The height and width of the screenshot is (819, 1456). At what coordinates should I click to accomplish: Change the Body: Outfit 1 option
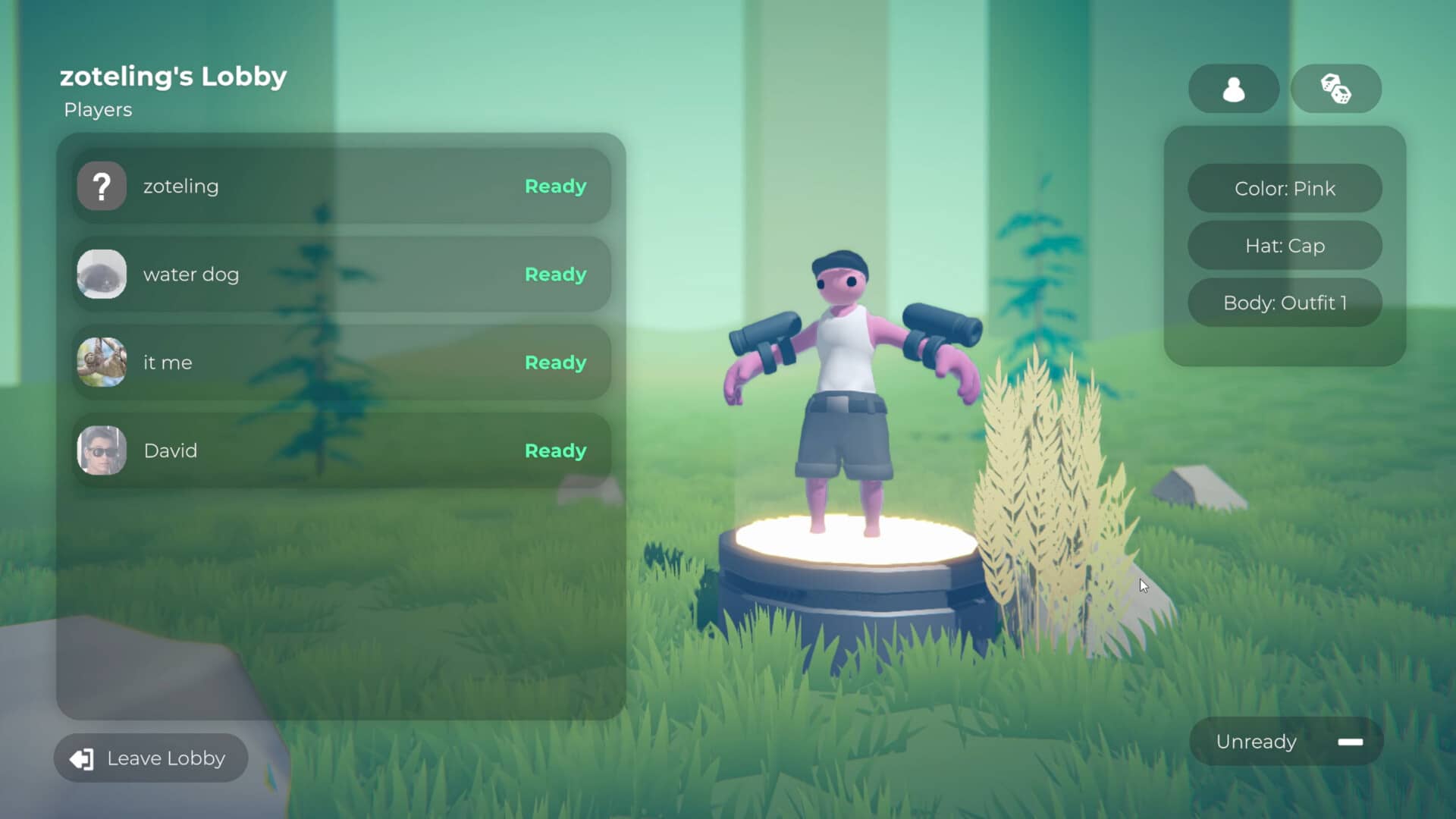pos(1285,303)
